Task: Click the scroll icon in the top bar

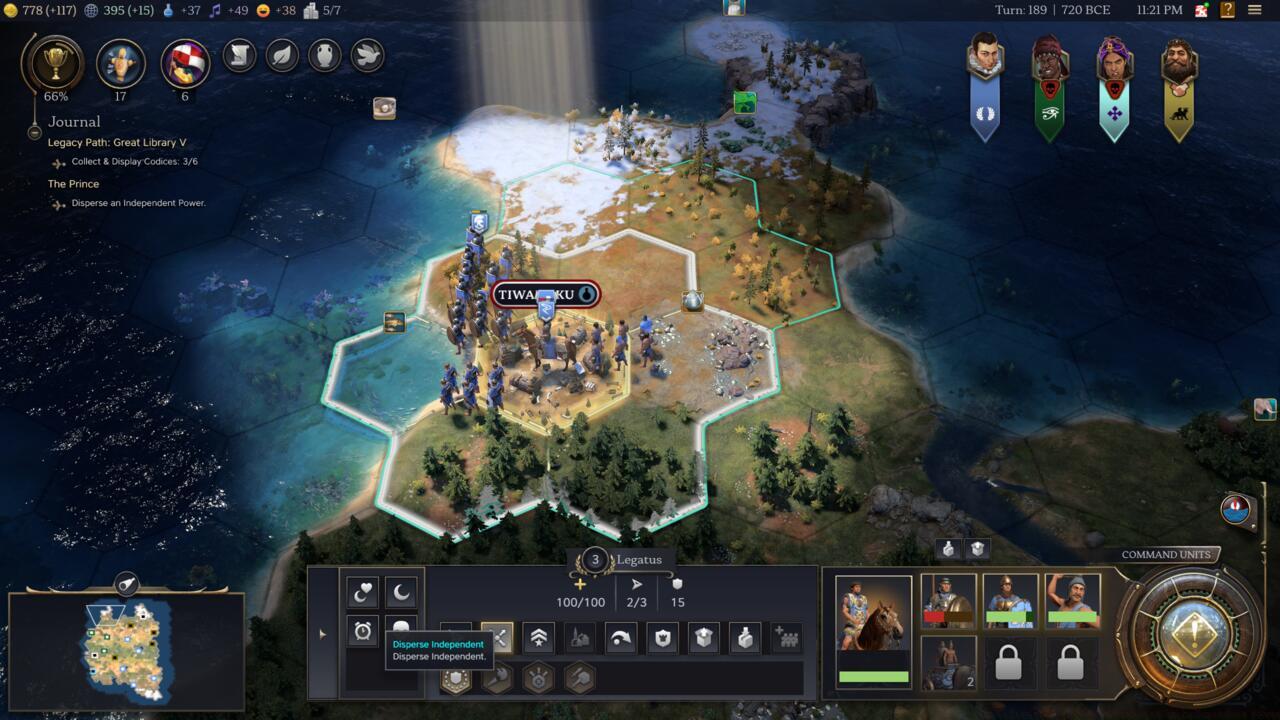Action: [x=239, y=55]
